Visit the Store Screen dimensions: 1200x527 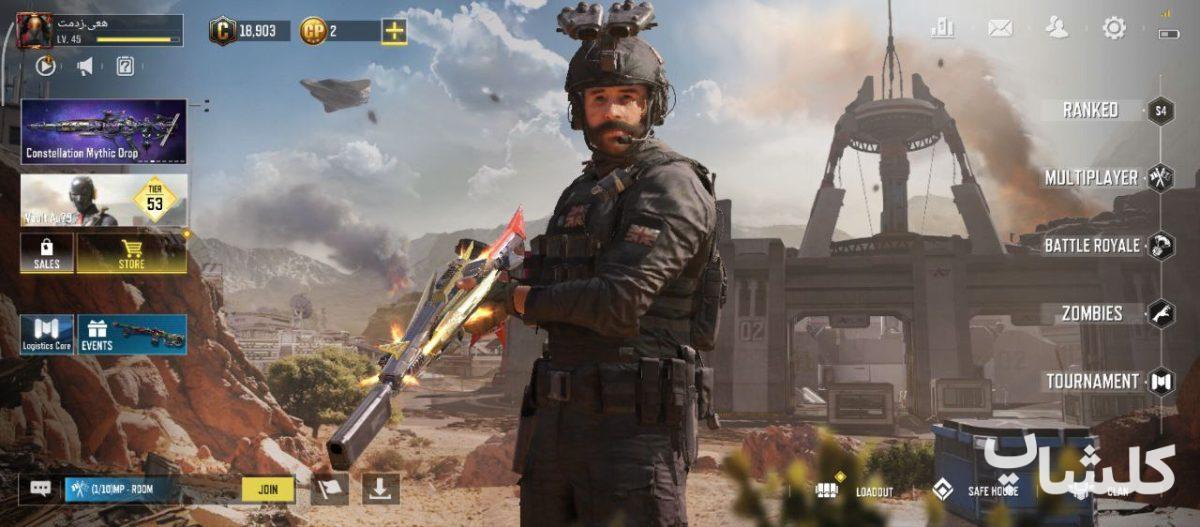pyautogui.click(x=132, y=254)
